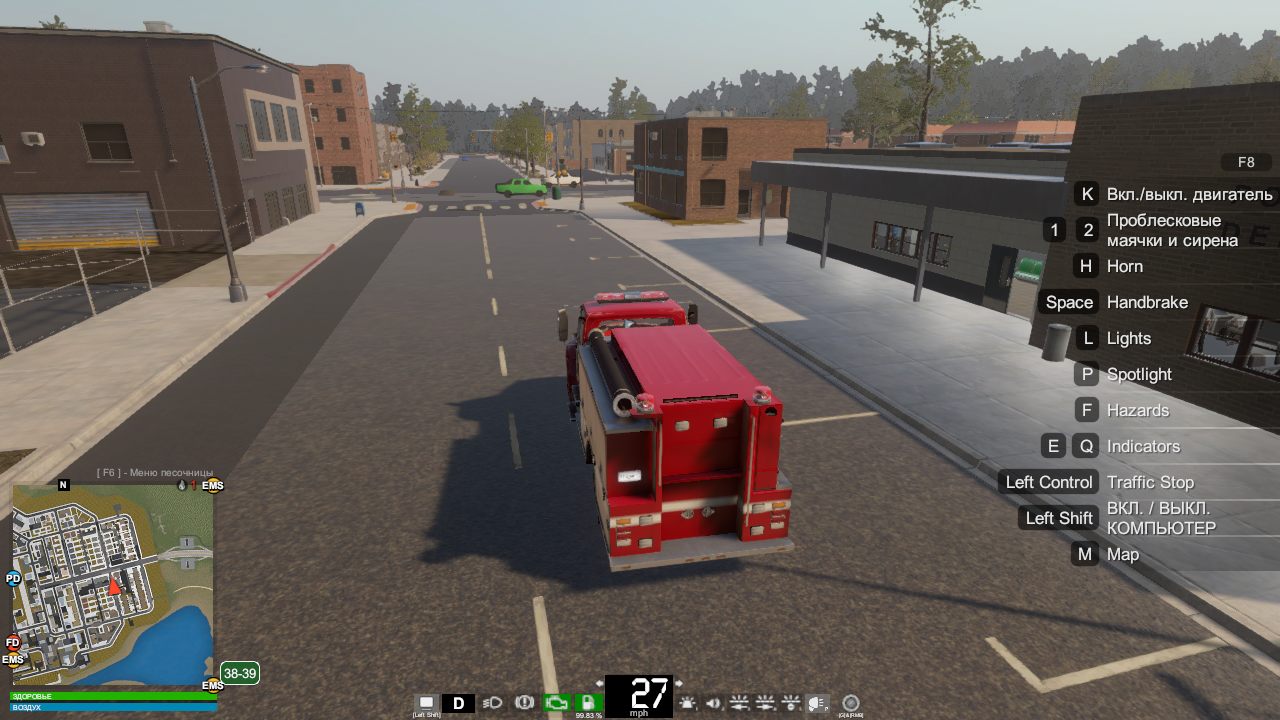This screenshot has height=720, width=1280.
Task: Expand the speedometer view with right arrow
Action: [x=678, y=684]
